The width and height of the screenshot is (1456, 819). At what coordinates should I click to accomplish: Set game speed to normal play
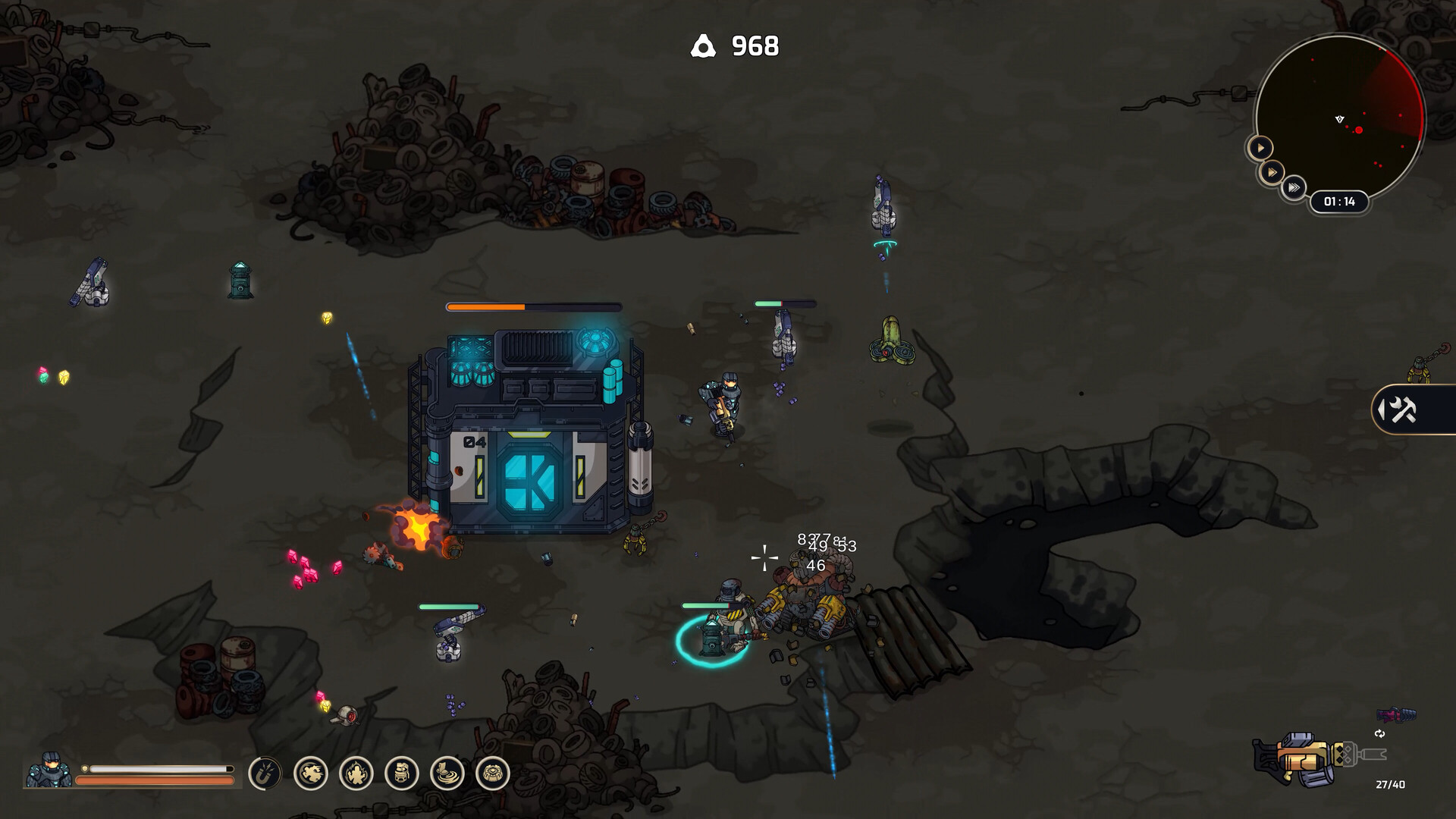1260,148
